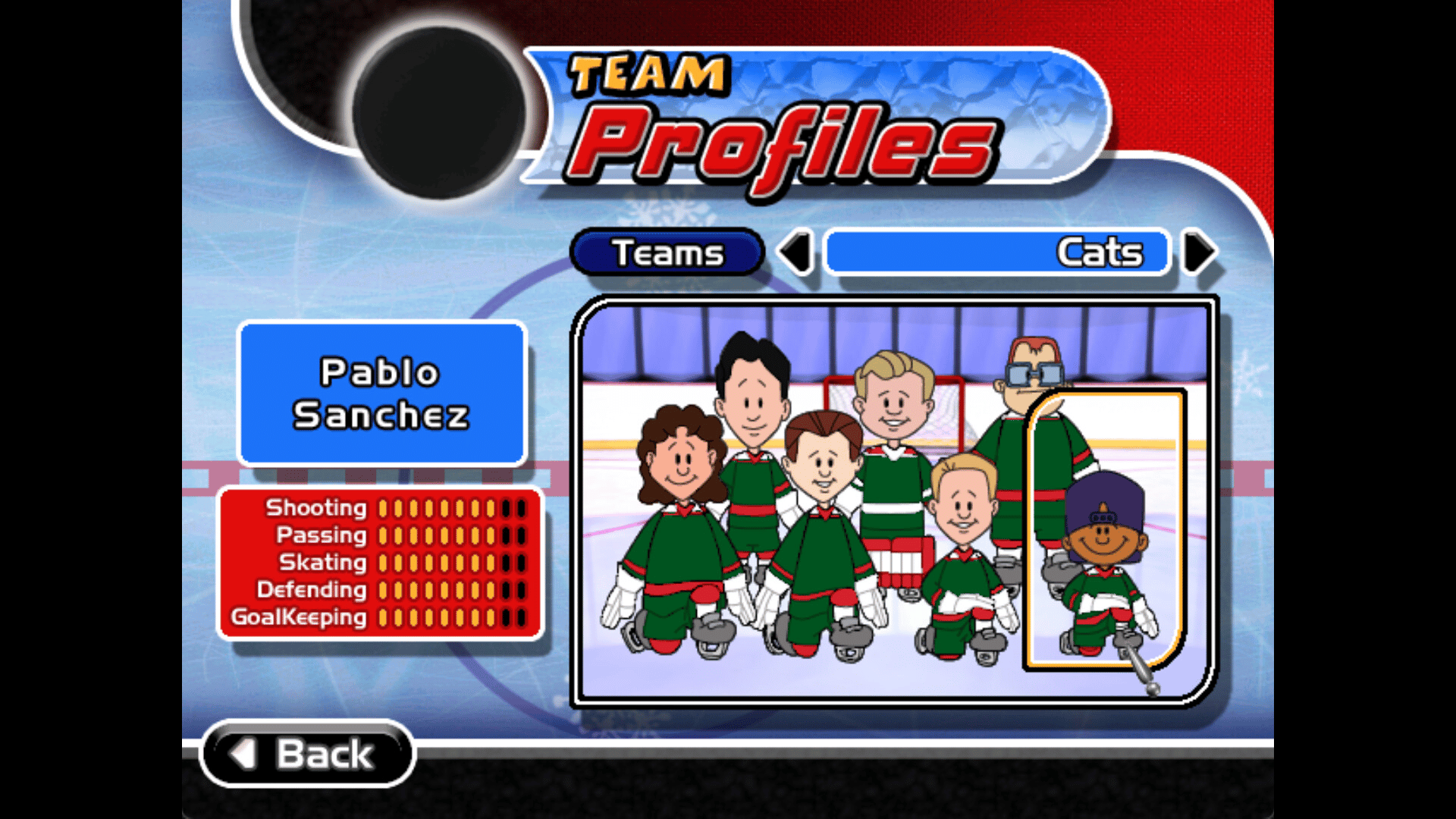This screenshot has height=819, width=1456.
Task: Advance to the next team with right arrow
Action: (x=1200, y=253)
